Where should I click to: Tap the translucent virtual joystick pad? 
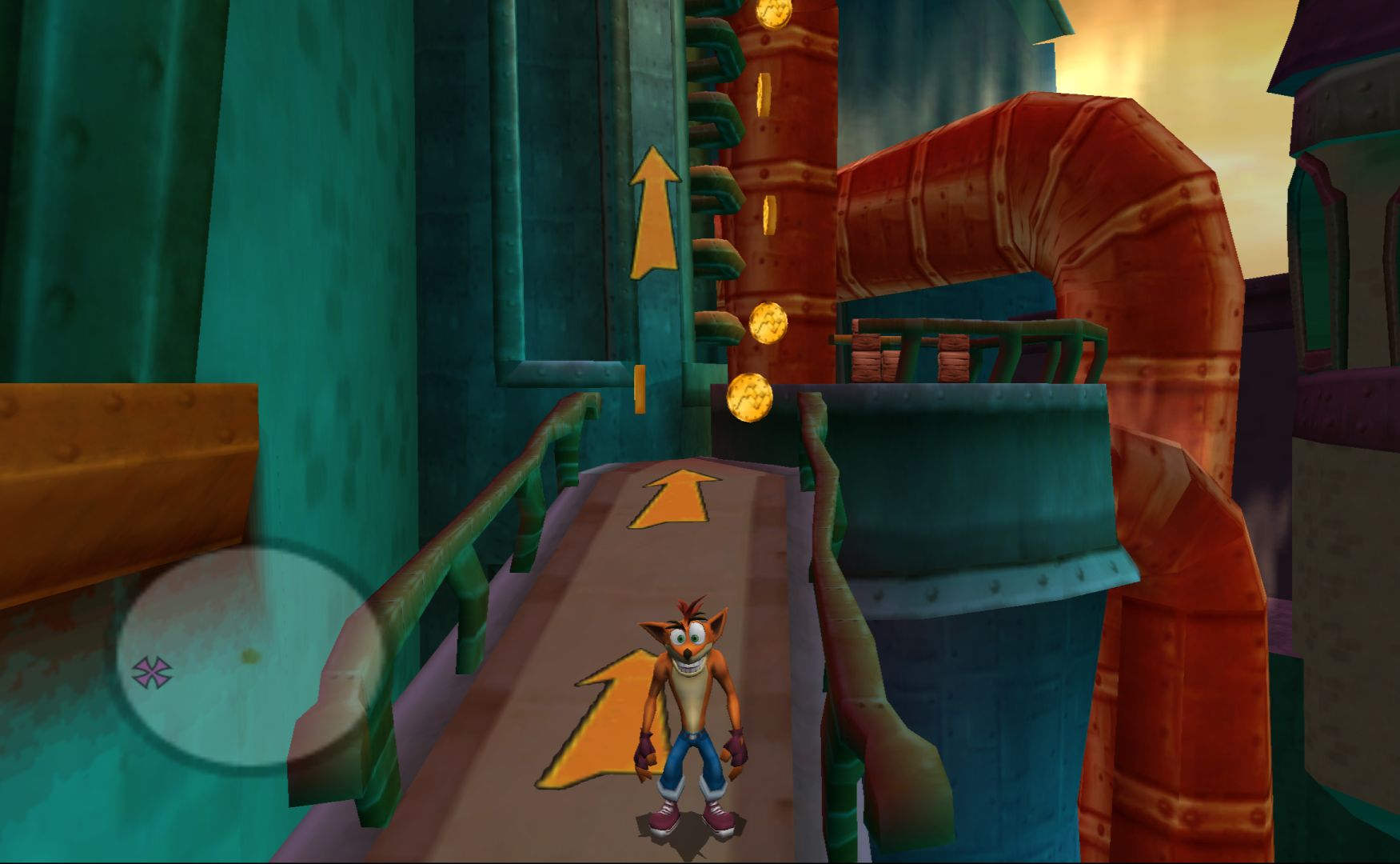(249, 656)
